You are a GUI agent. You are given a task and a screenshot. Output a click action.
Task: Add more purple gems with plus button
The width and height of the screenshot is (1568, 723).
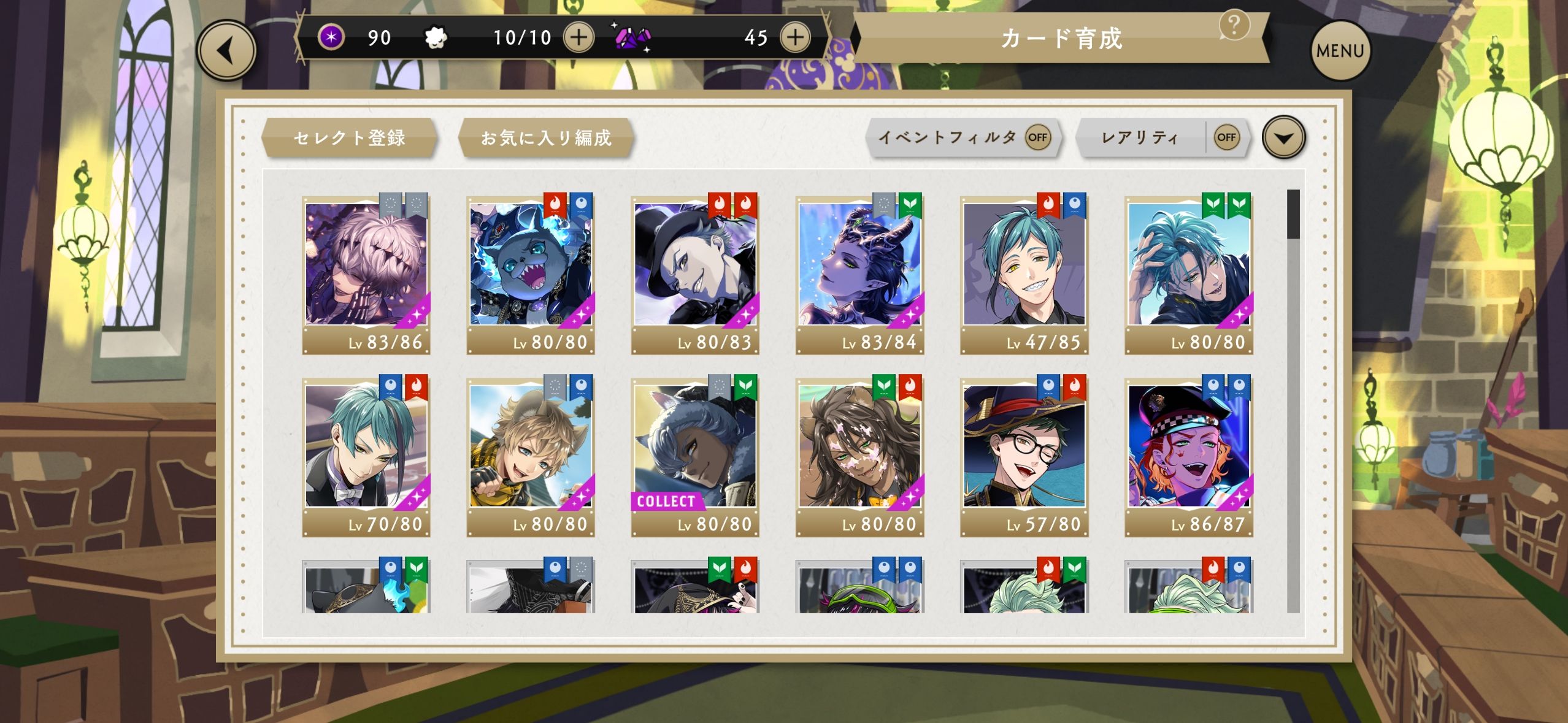tap(795, 37)
